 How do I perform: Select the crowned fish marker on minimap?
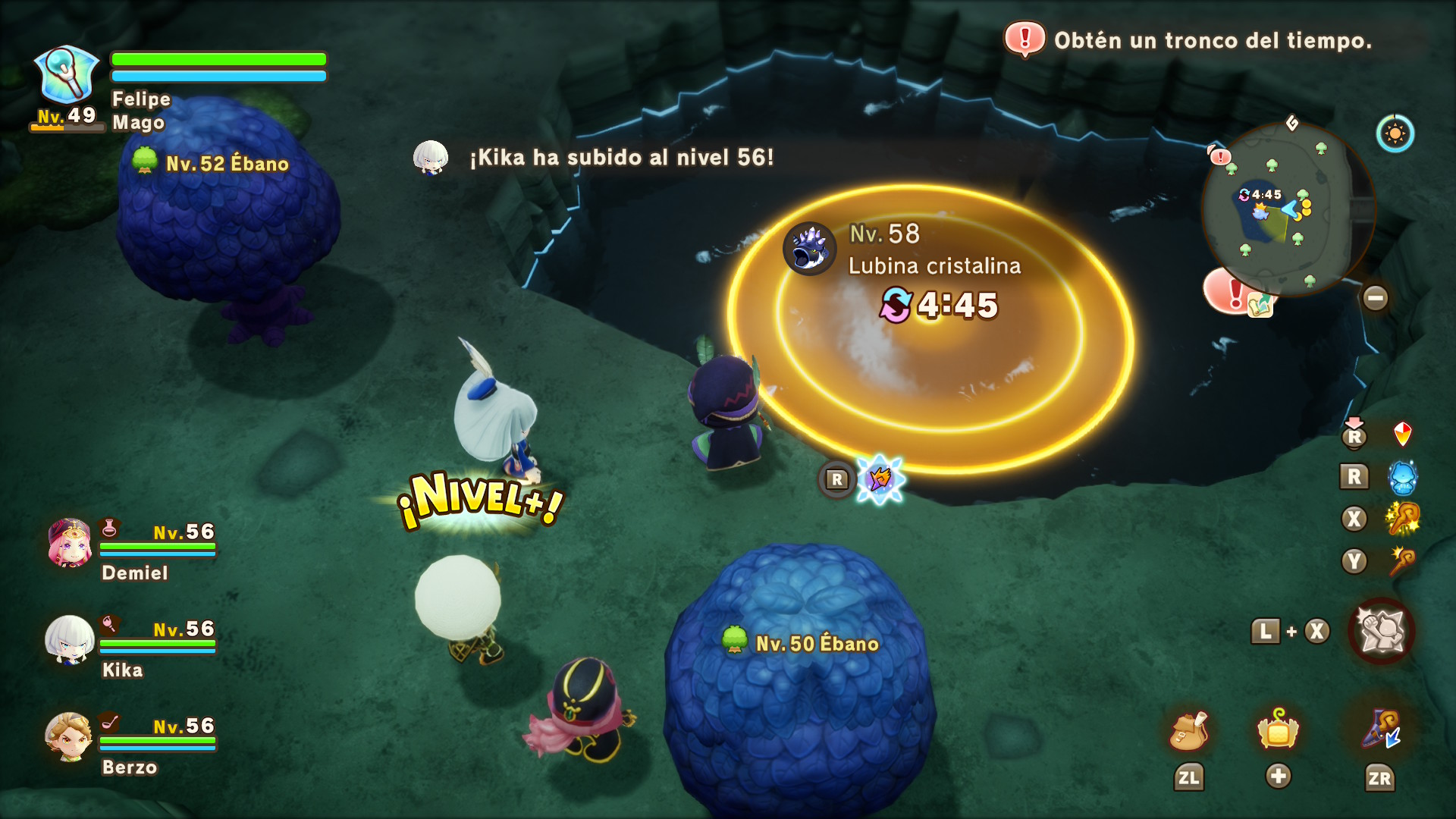click(1260, 212)
